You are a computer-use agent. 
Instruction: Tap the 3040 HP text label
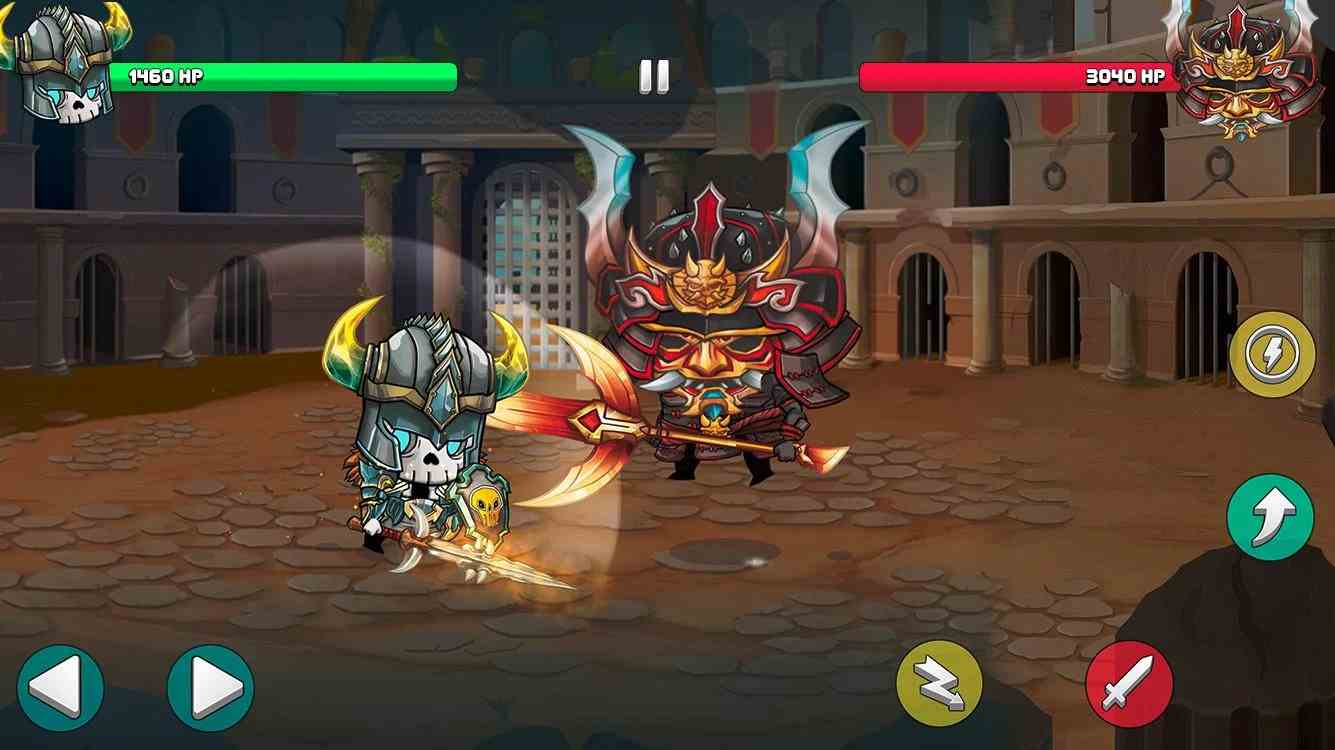(1124, 74)
